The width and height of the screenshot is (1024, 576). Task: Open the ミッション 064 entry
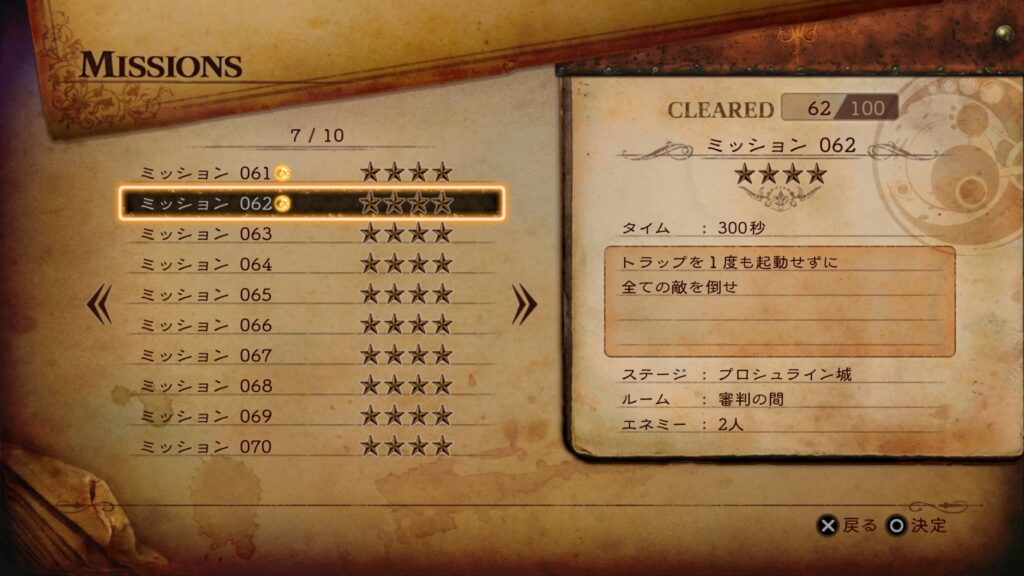[x=310, y=264]
